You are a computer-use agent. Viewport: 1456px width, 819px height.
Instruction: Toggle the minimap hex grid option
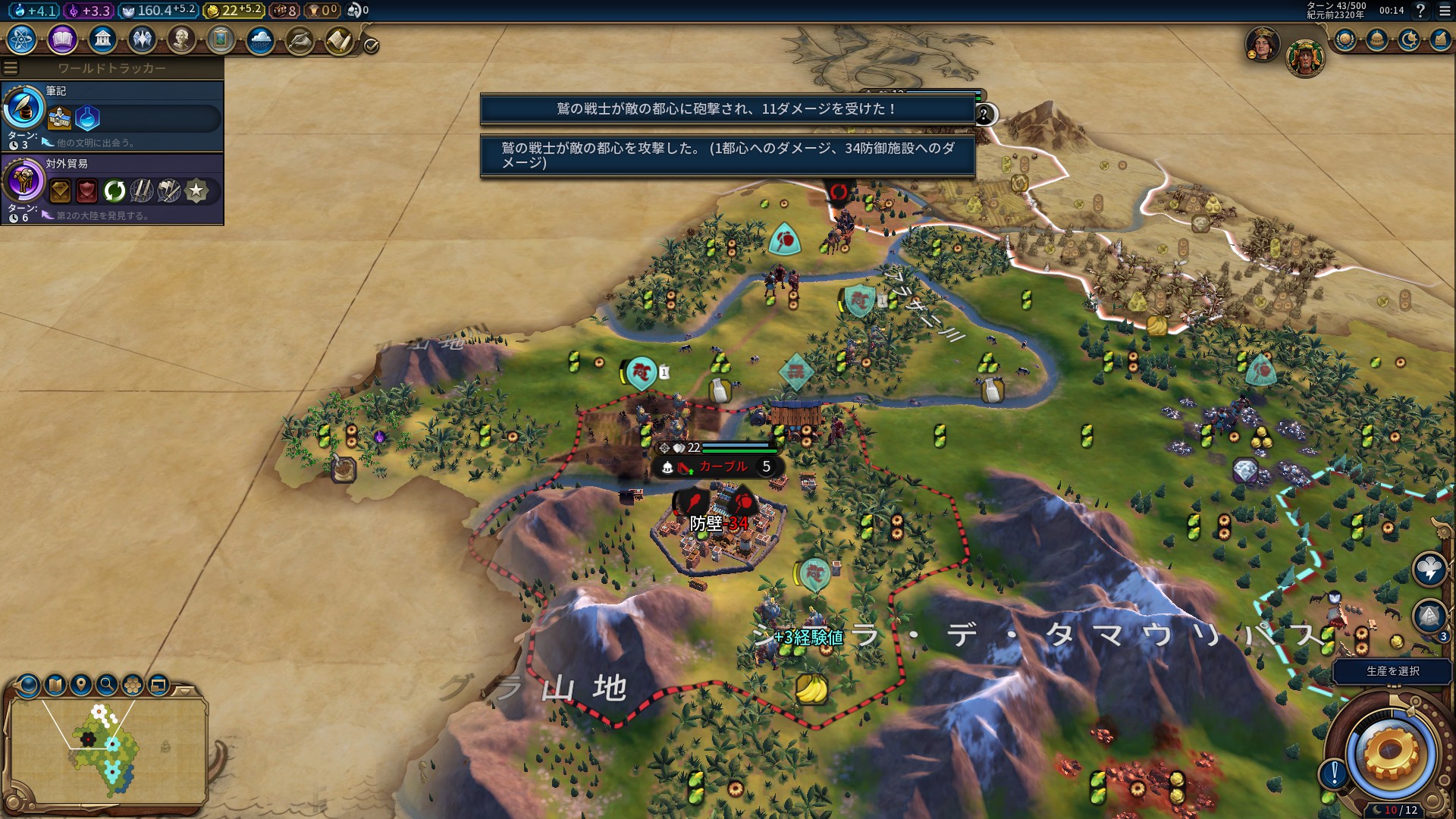pyautogui.click(x=133, y=686)
